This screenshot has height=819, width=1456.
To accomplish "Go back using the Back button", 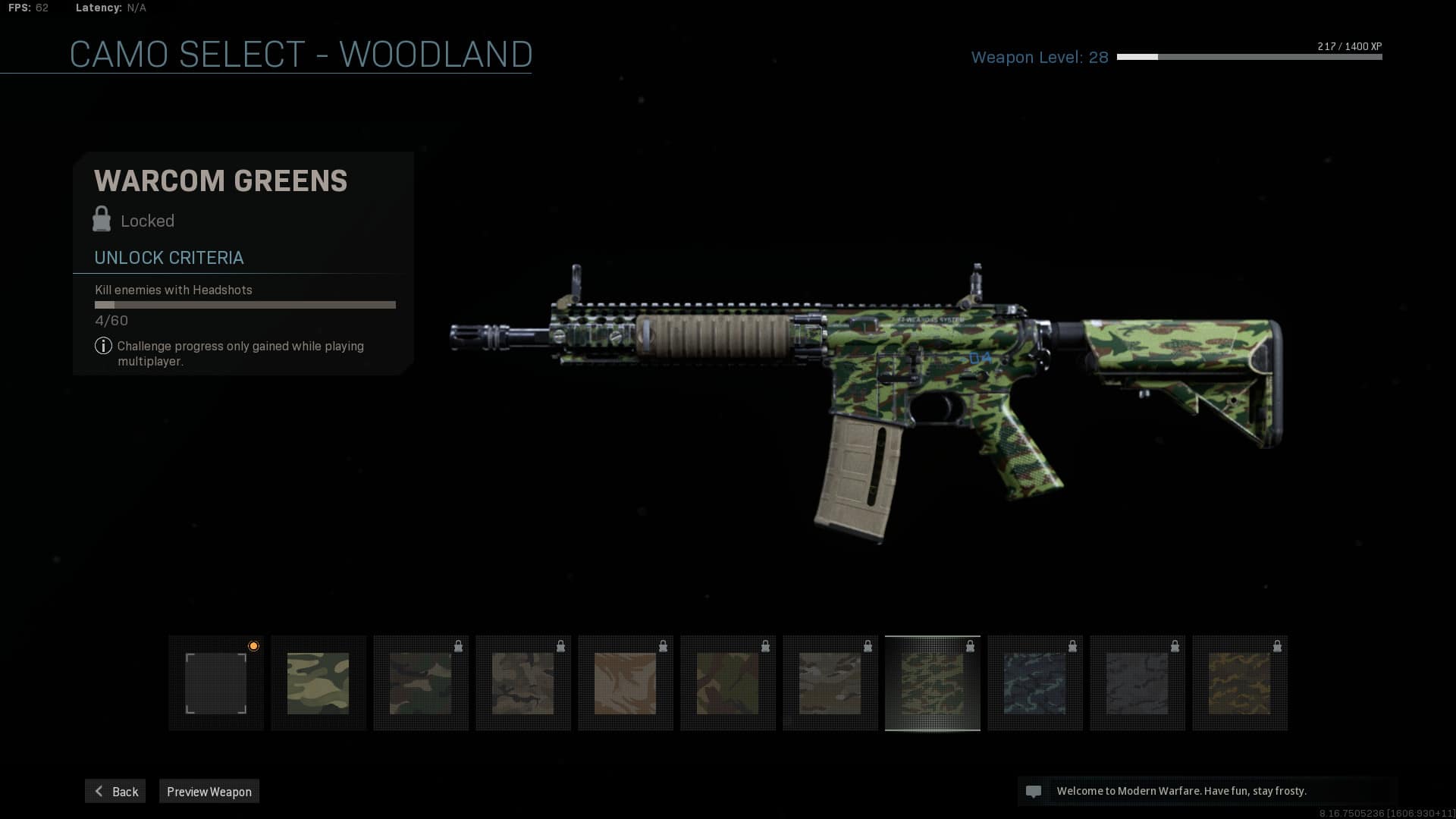I will click(x=115, y=791).
